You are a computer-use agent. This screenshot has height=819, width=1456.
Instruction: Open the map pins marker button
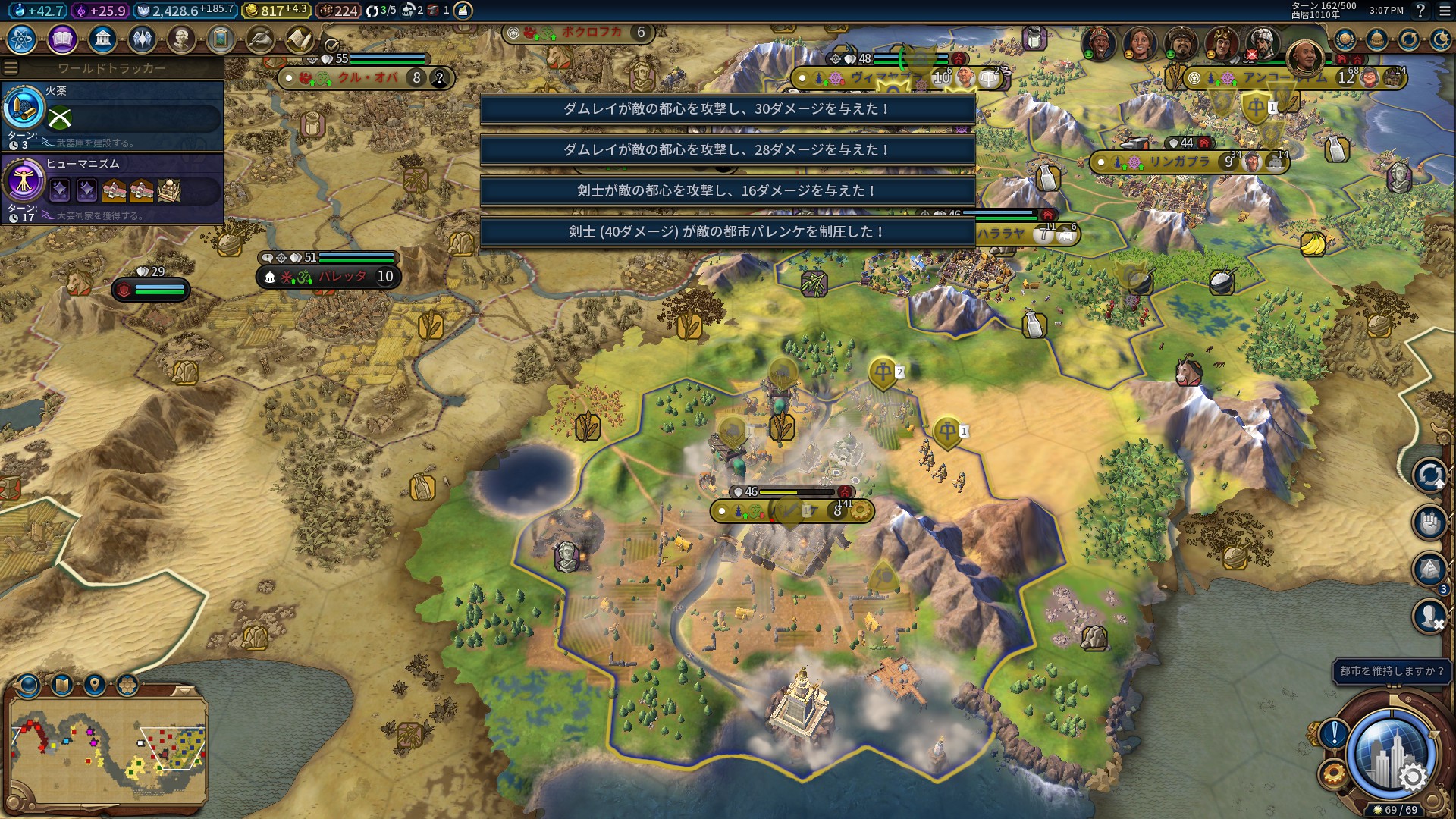pos(94,686)
